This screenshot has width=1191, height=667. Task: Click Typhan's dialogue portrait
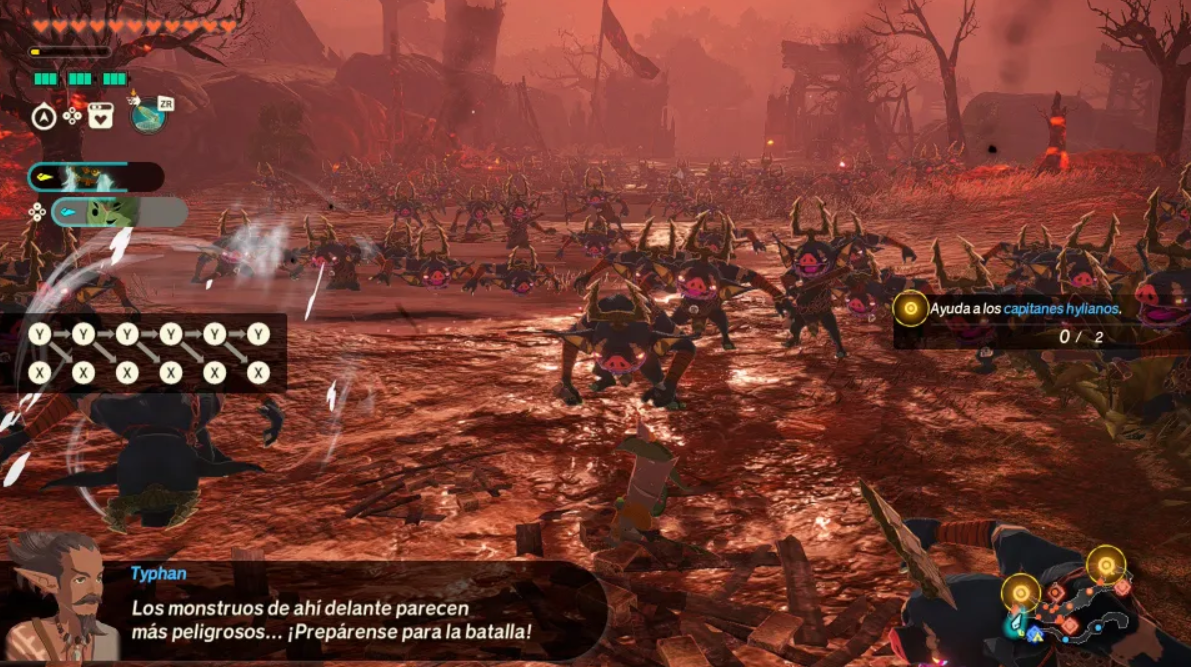pyautogui.click(x=60, y=598)
